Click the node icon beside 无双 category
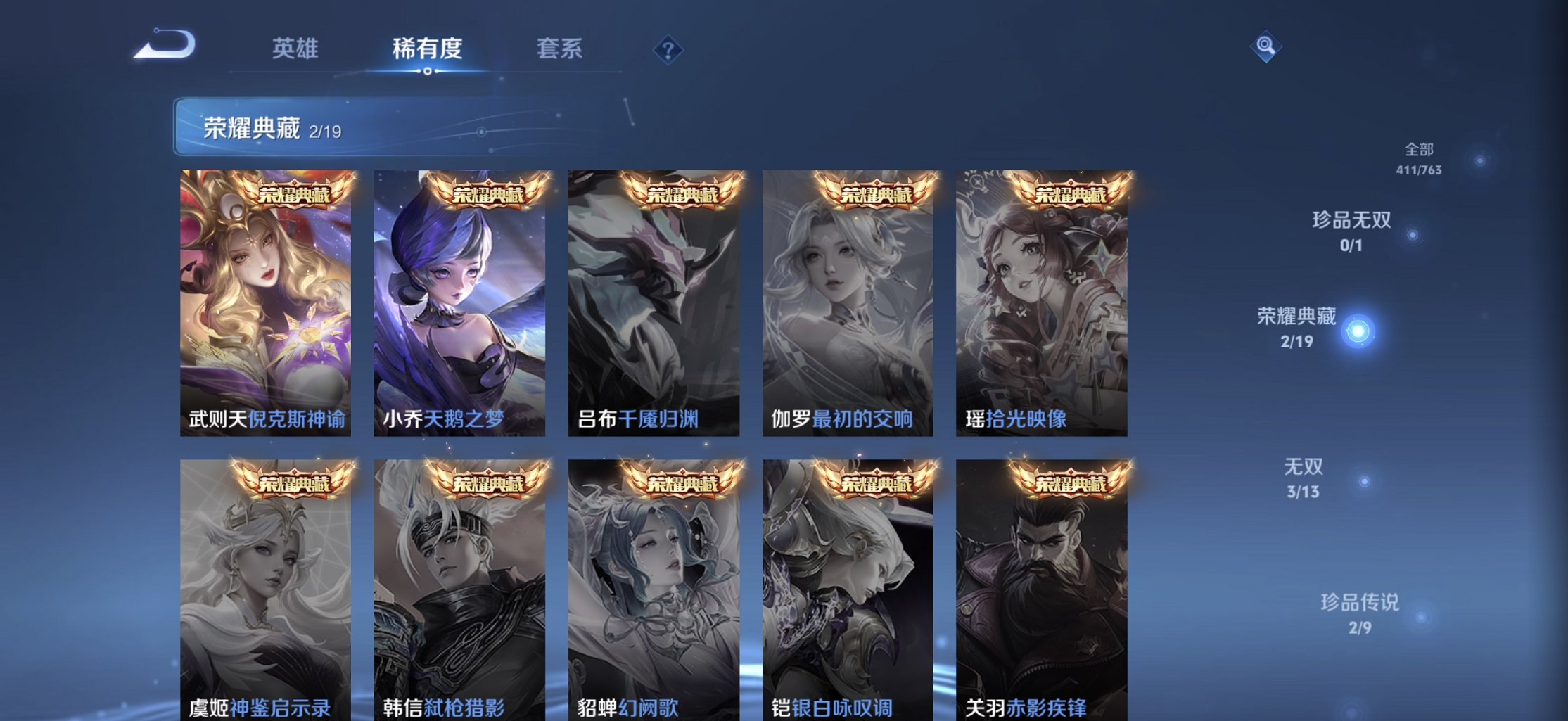Image resolution: width=1568 pixels, height=721 pixels. tap(1362, 480)
